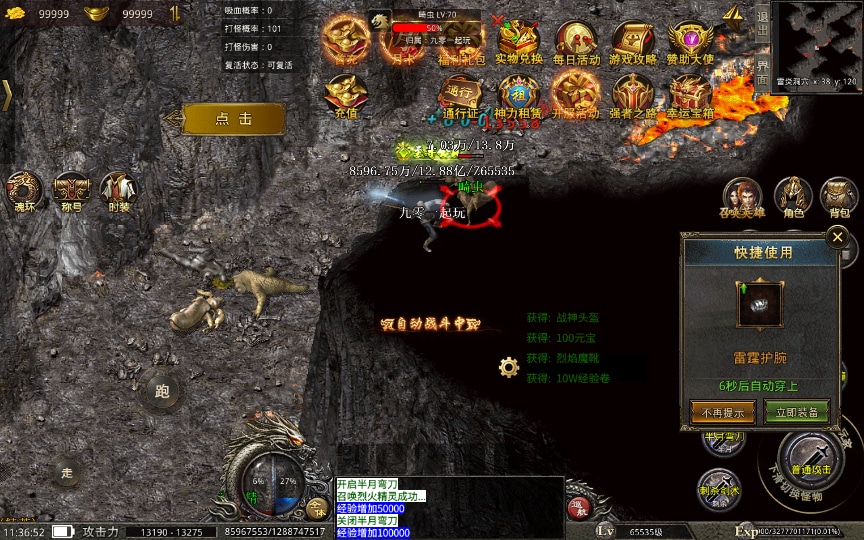The width and height of the screenshot is (864, 540).
Task: Open the 时装 fashion menu
Action: click(119, 190)
